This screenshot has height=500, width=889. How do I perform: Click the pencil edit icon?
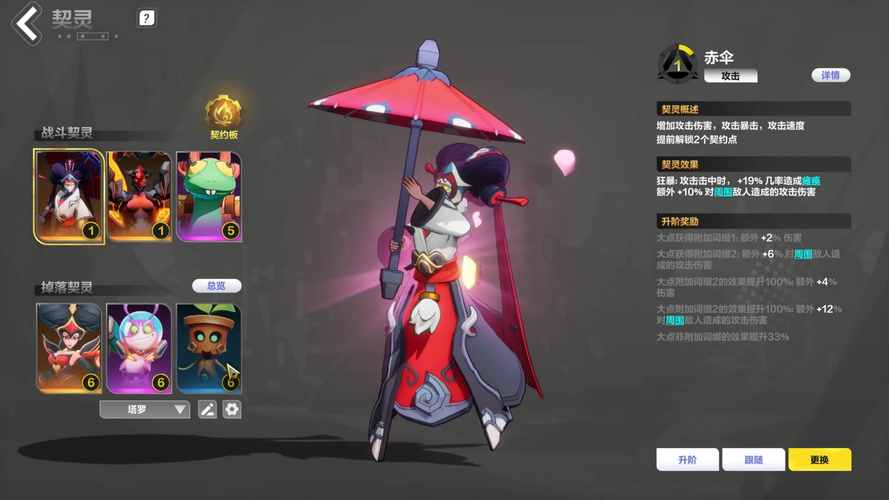pyautogui.click(x=207, y=409)
